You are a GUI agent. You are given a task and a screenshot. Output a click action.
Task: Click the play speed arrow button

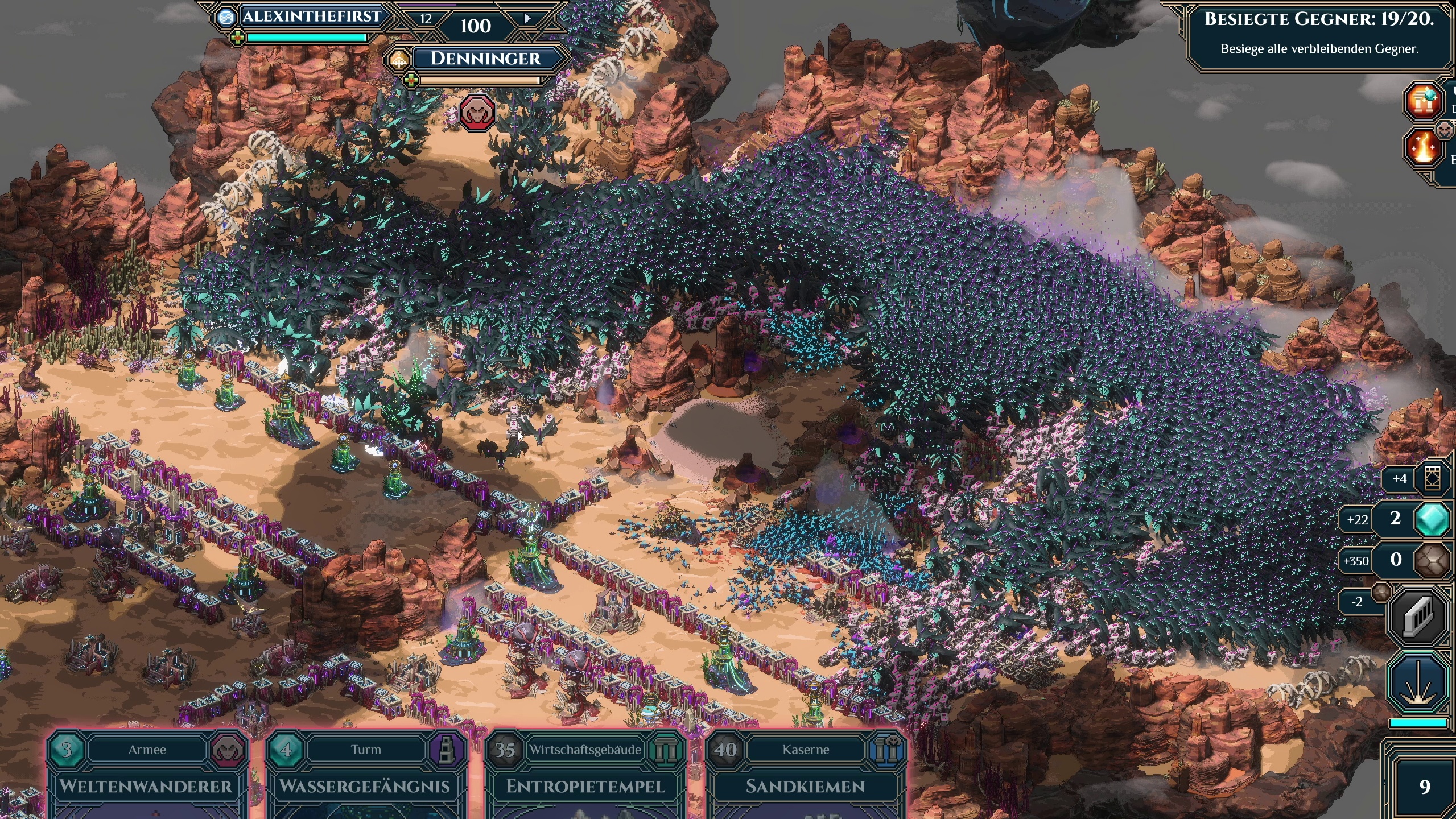click(x=527, y=19)
